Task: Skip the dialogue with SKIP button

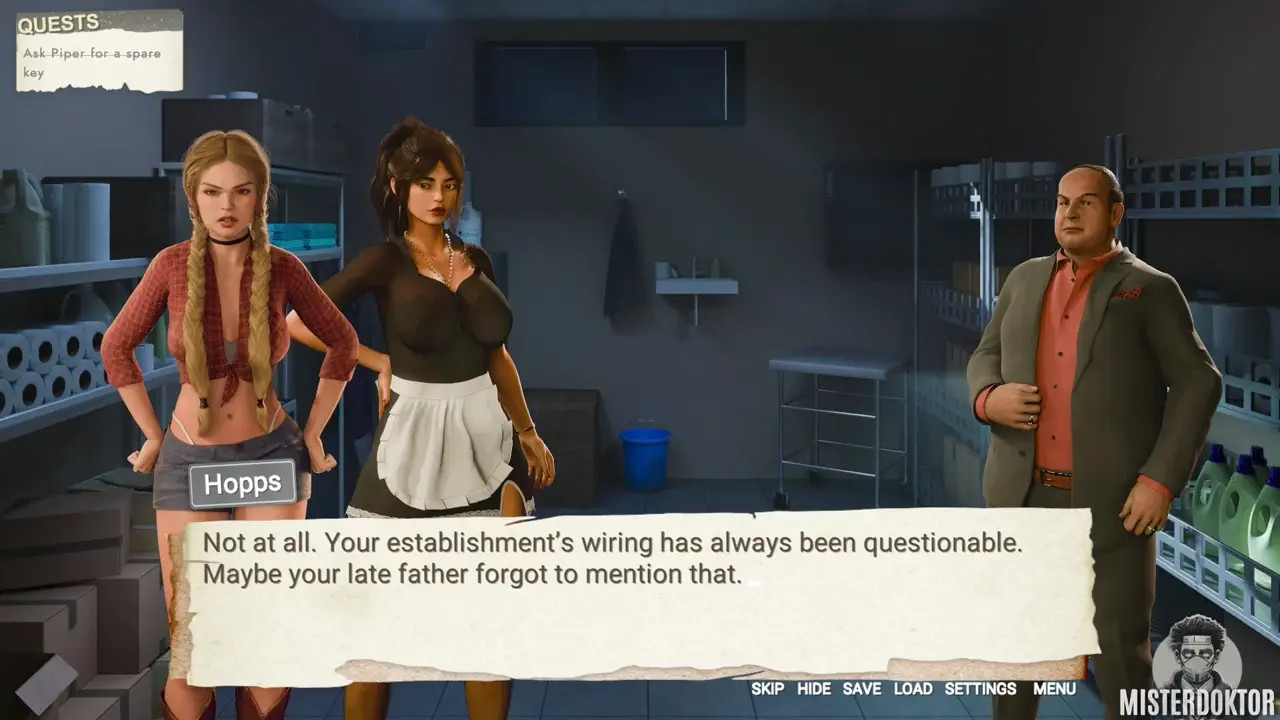Action: 767,689
